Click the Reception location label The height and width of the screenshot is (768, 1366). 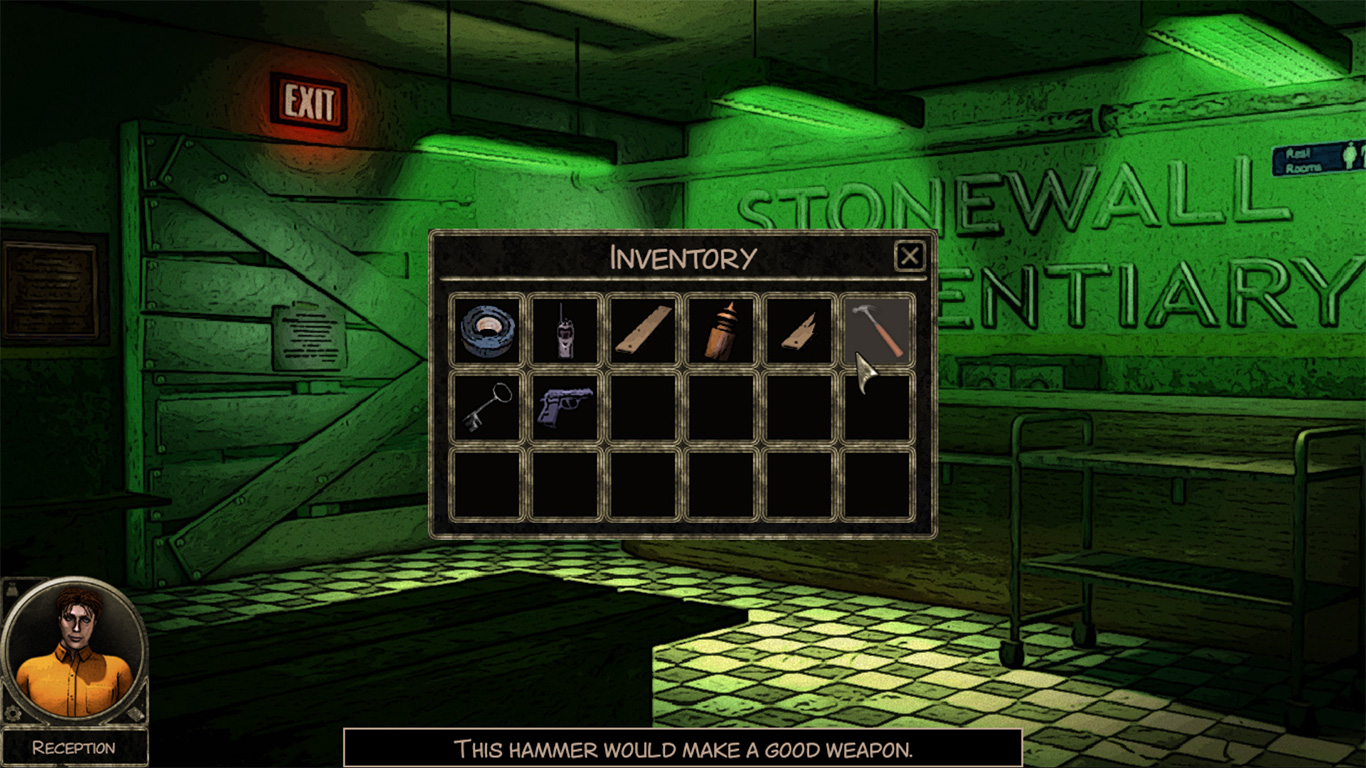point(73,746)
